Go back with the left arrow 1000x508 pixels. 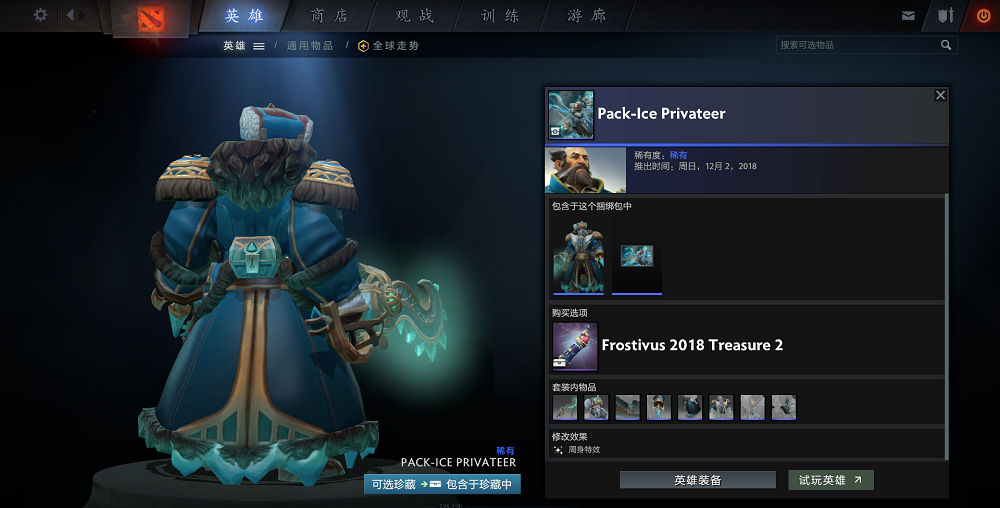click(x=72, y=15)
